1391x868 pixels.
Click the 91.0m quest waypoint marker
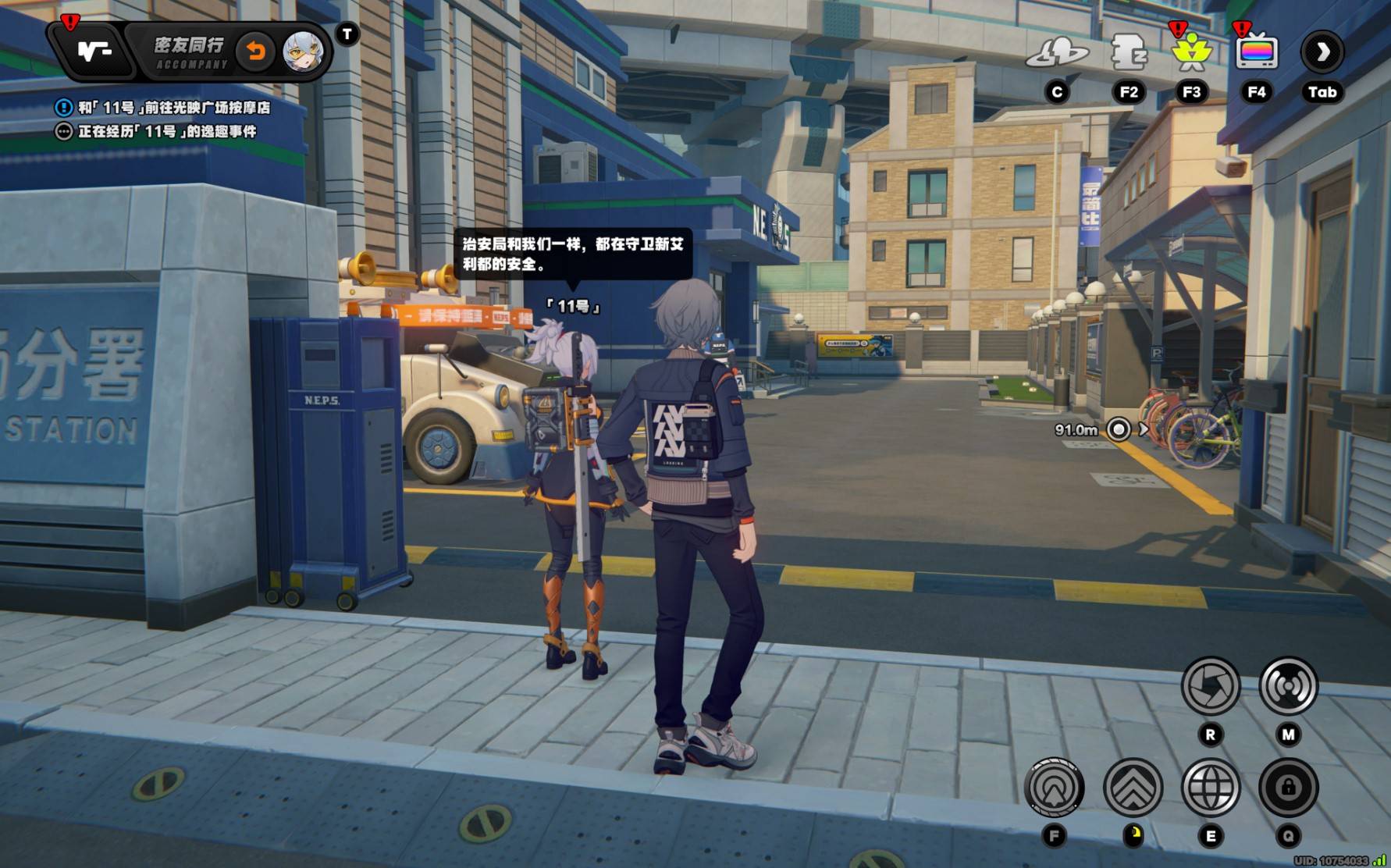click(x=1119, y=429)
